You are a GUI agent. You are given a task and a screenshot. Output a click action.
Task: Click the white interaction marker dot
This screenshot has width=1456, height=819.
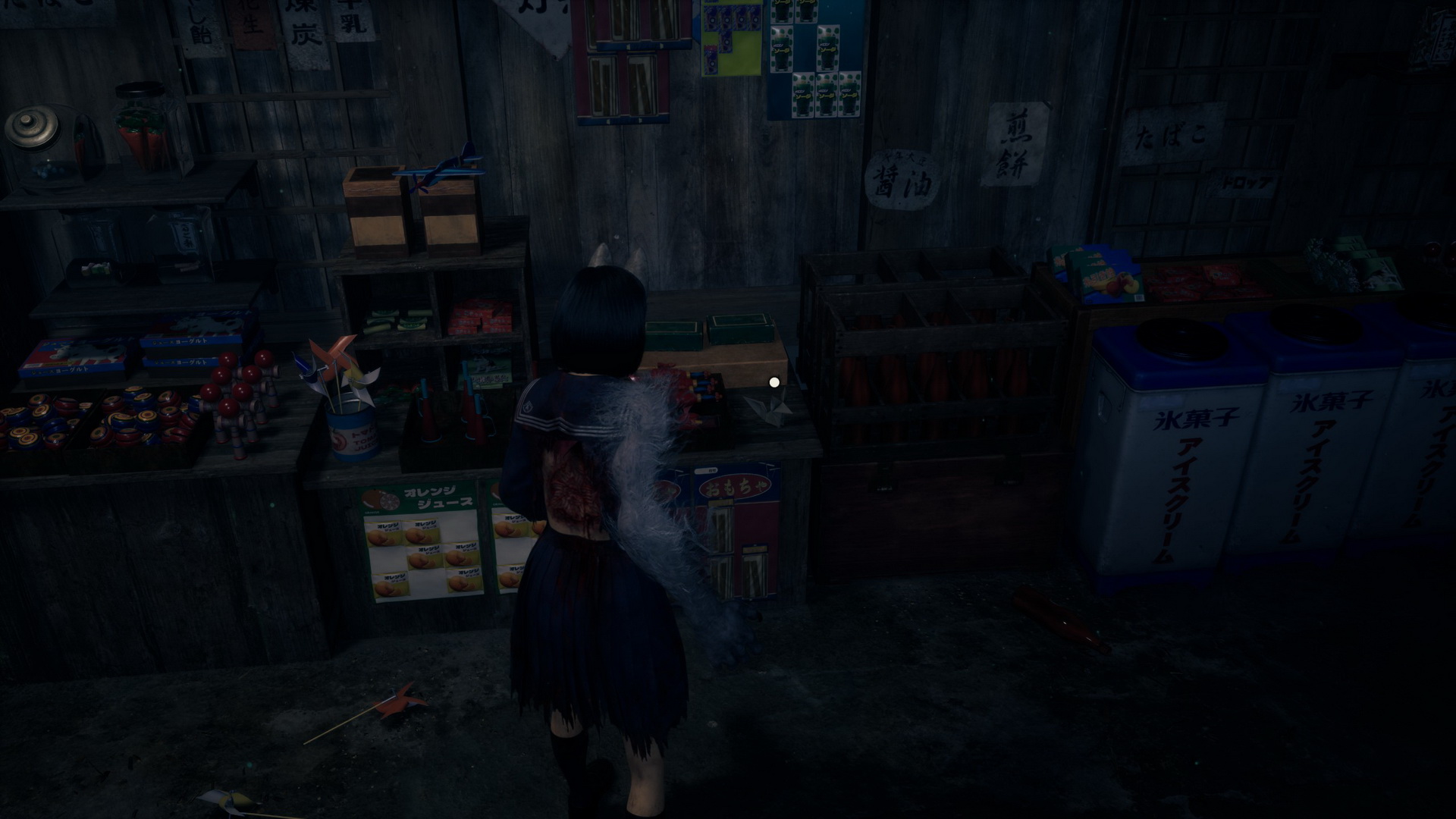(x=774, y=382)
